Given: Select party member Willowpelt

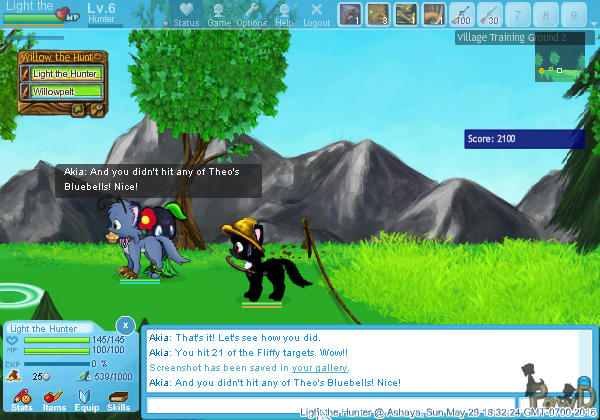Looking at the screenshot, I should coord(66,91).
